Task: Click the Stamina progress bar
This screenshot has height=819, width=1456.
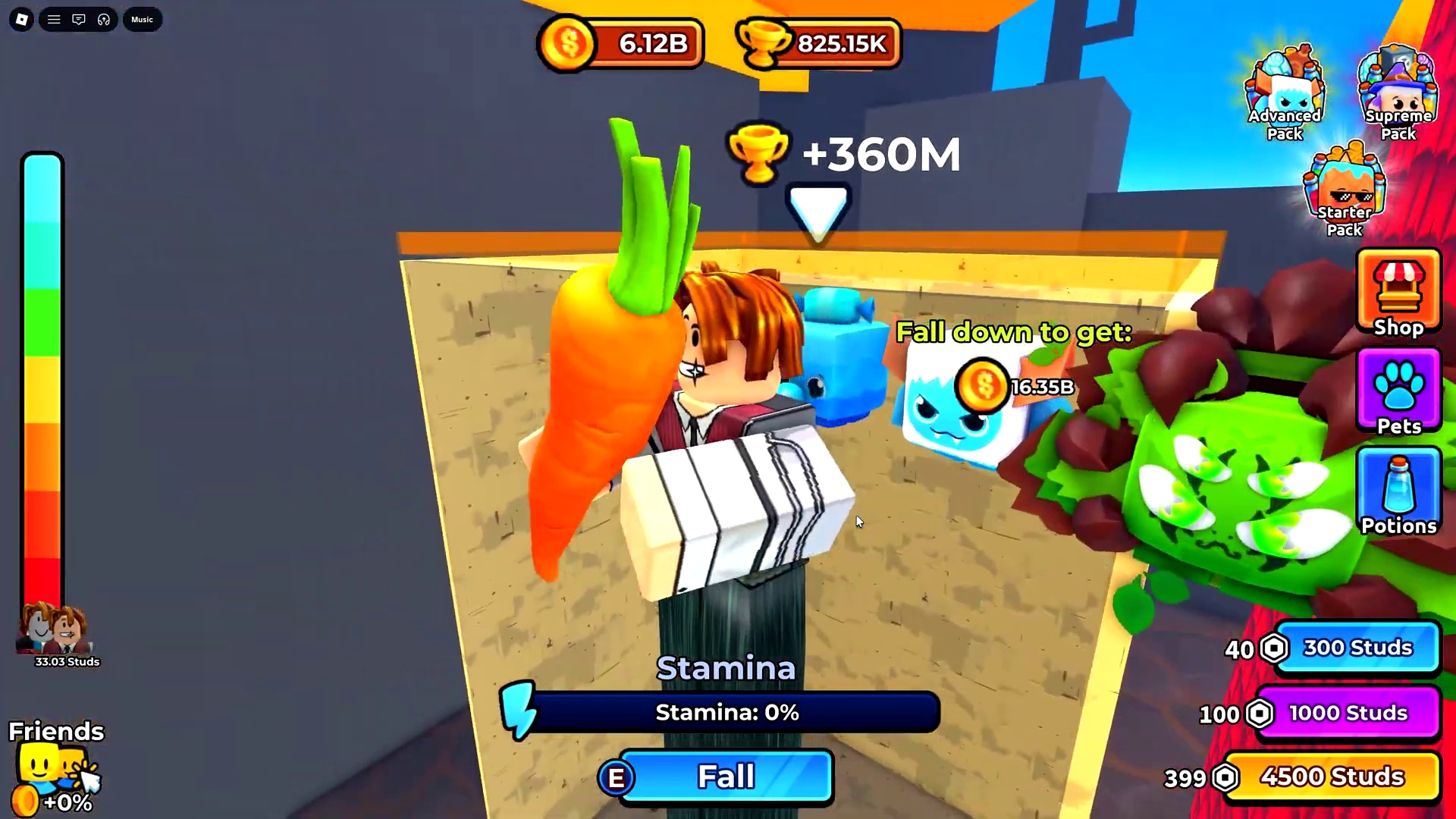Action: [x=726, y=712]
